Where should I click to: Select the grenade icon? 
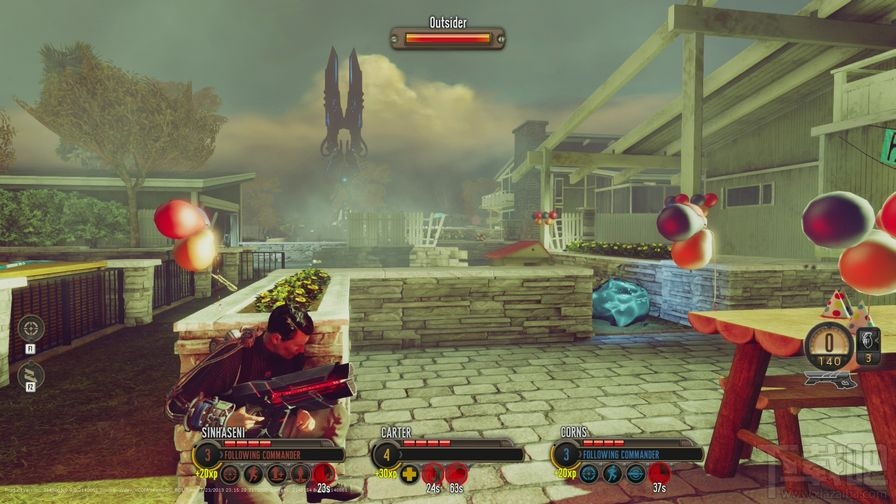pyautogui.click(x=868, y=341)
